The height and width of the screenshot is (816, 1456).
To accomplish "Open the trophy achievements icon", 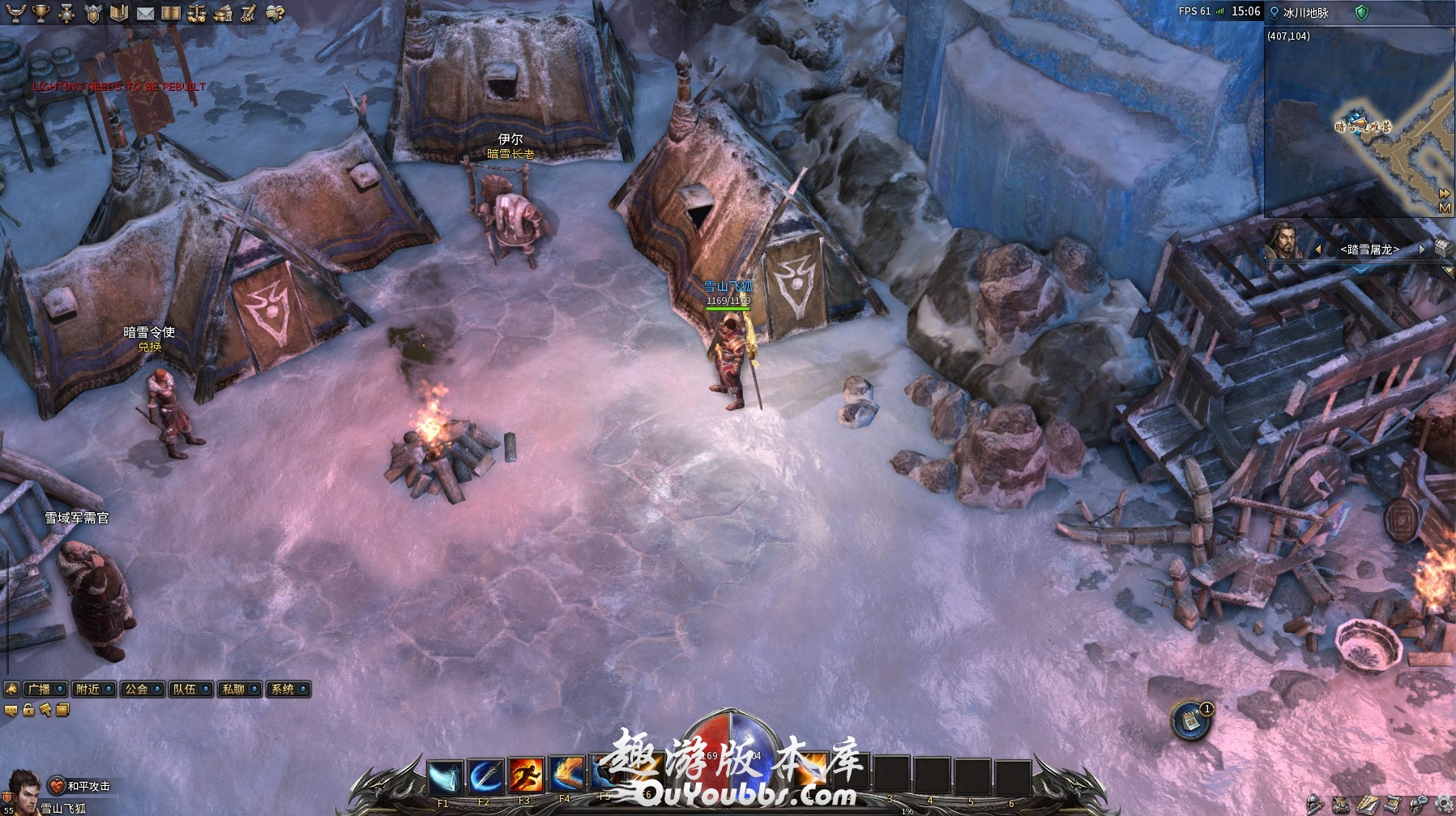I will point(41,13).
